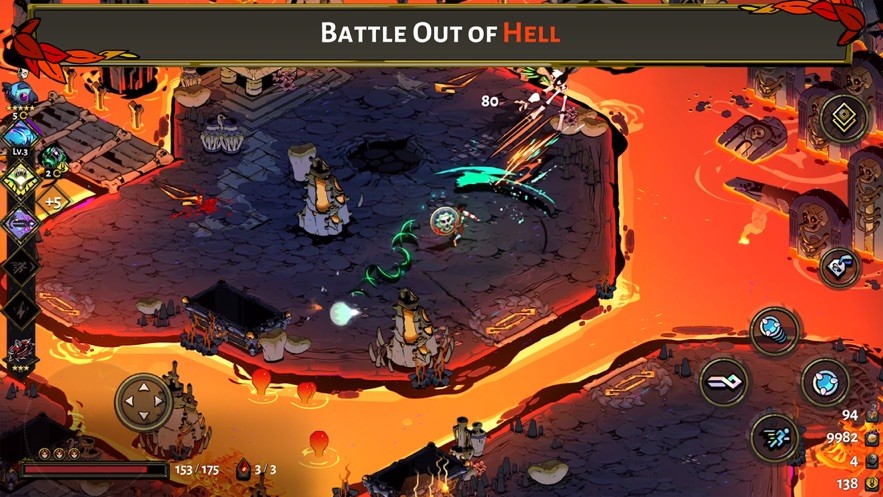Tap the arrow attack button
Screen dimensions: 883x497
pos(724,382)
